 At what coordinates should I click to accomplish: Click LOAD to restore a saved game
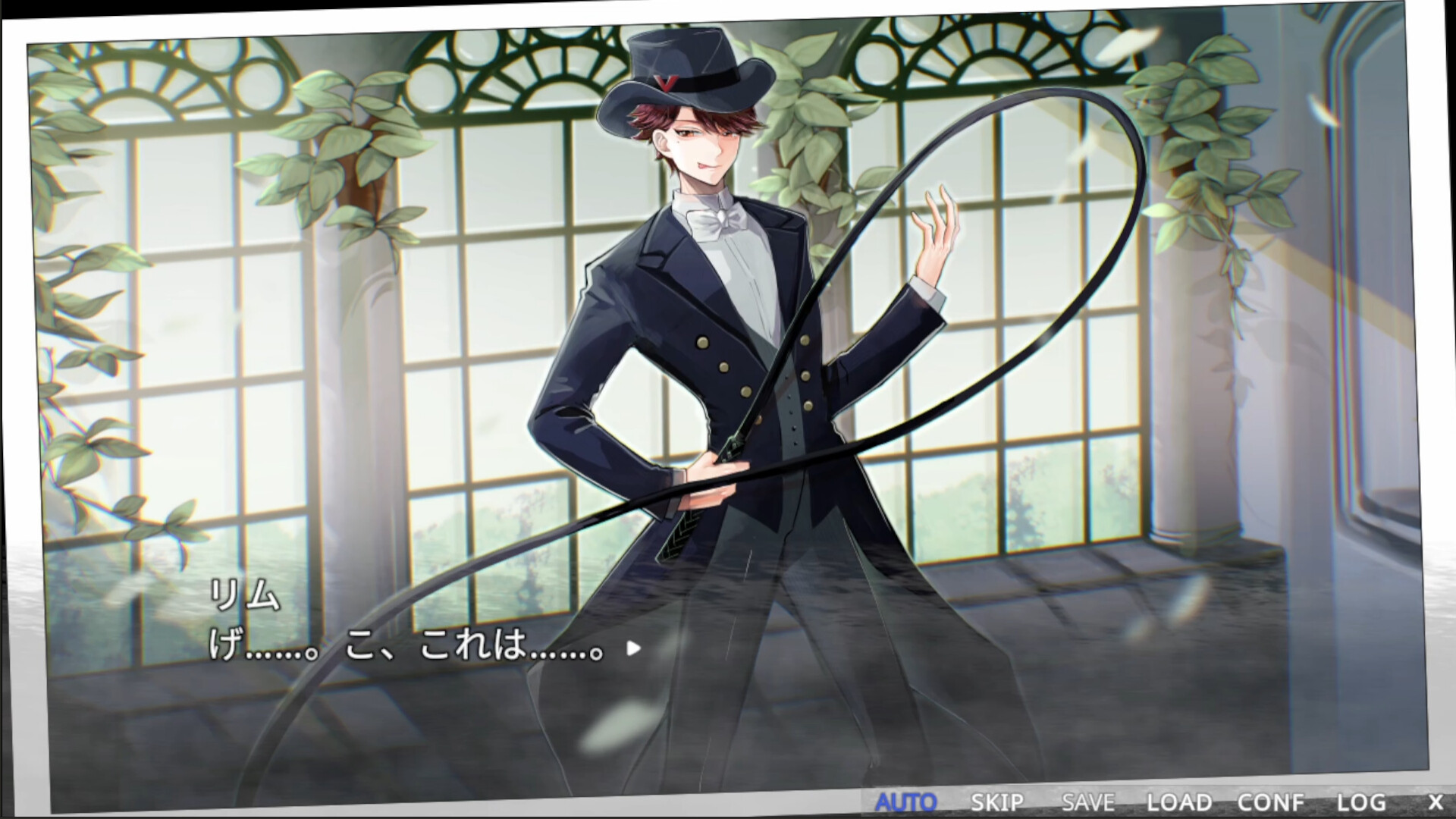click(1180, 801)
